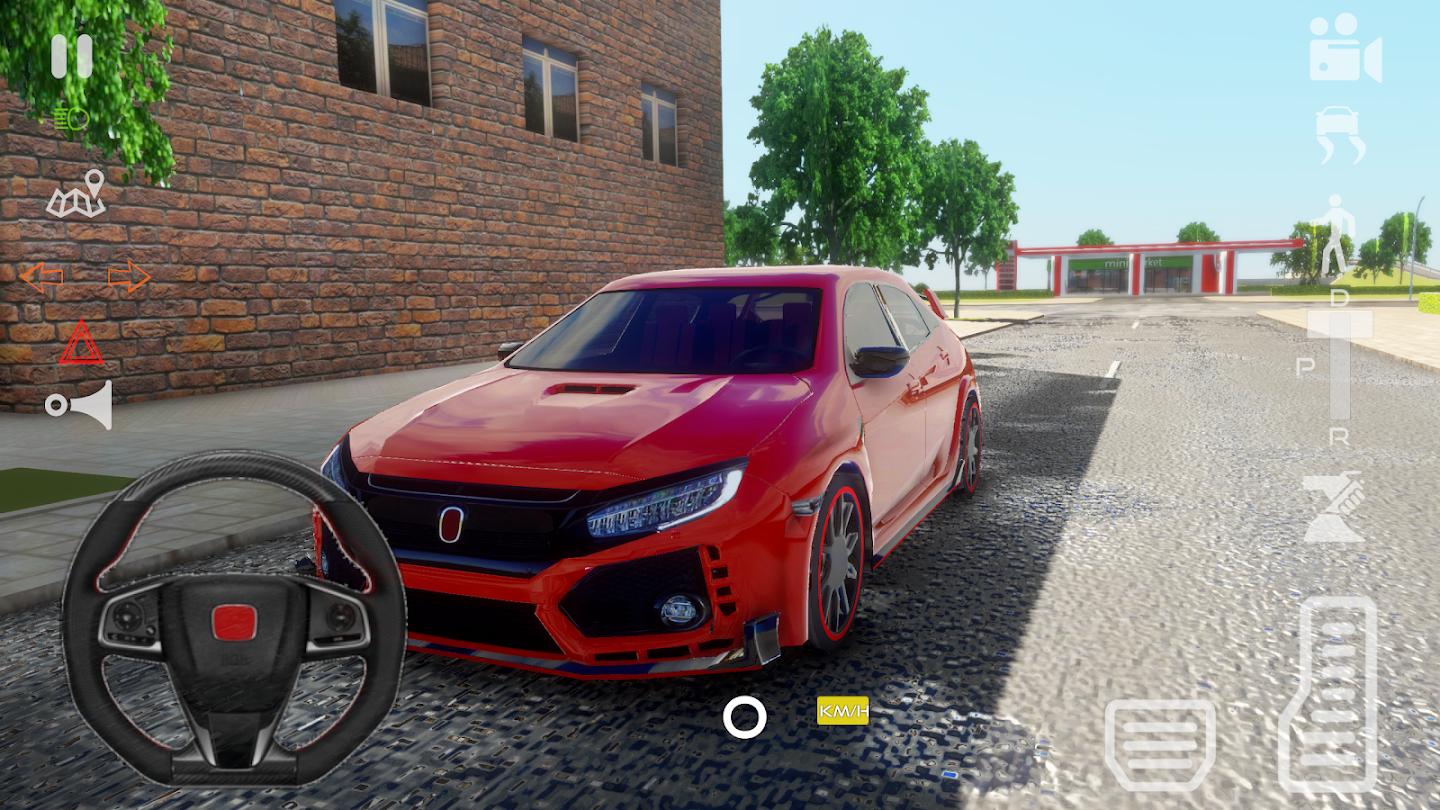Activate the left turn signal arrow
The height and width of the screenshot is (810, 1440).
pyautogui.click(x=41, y=277)
